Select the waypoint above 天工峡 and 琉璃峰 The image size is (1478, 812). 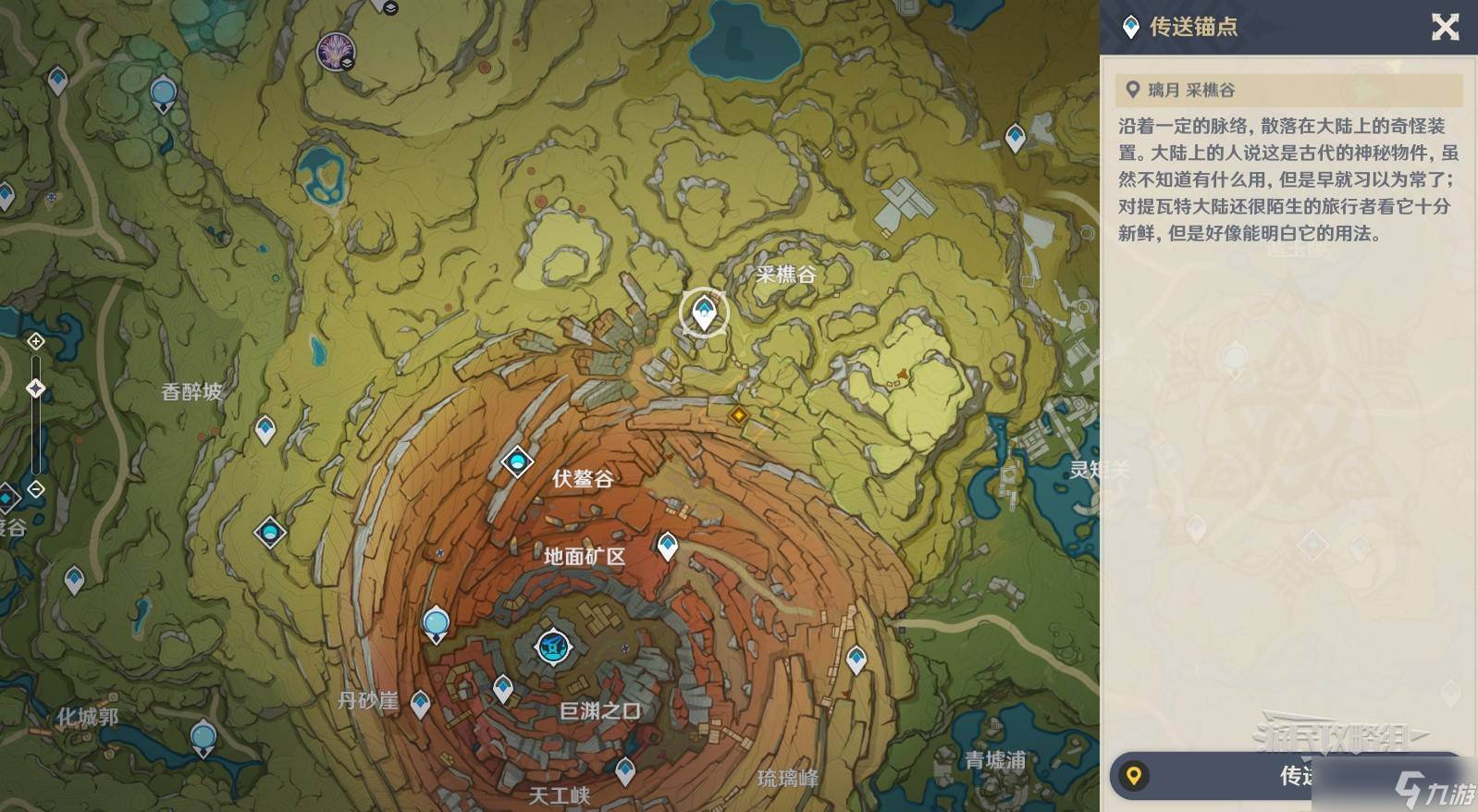click(x=626, y=769)
